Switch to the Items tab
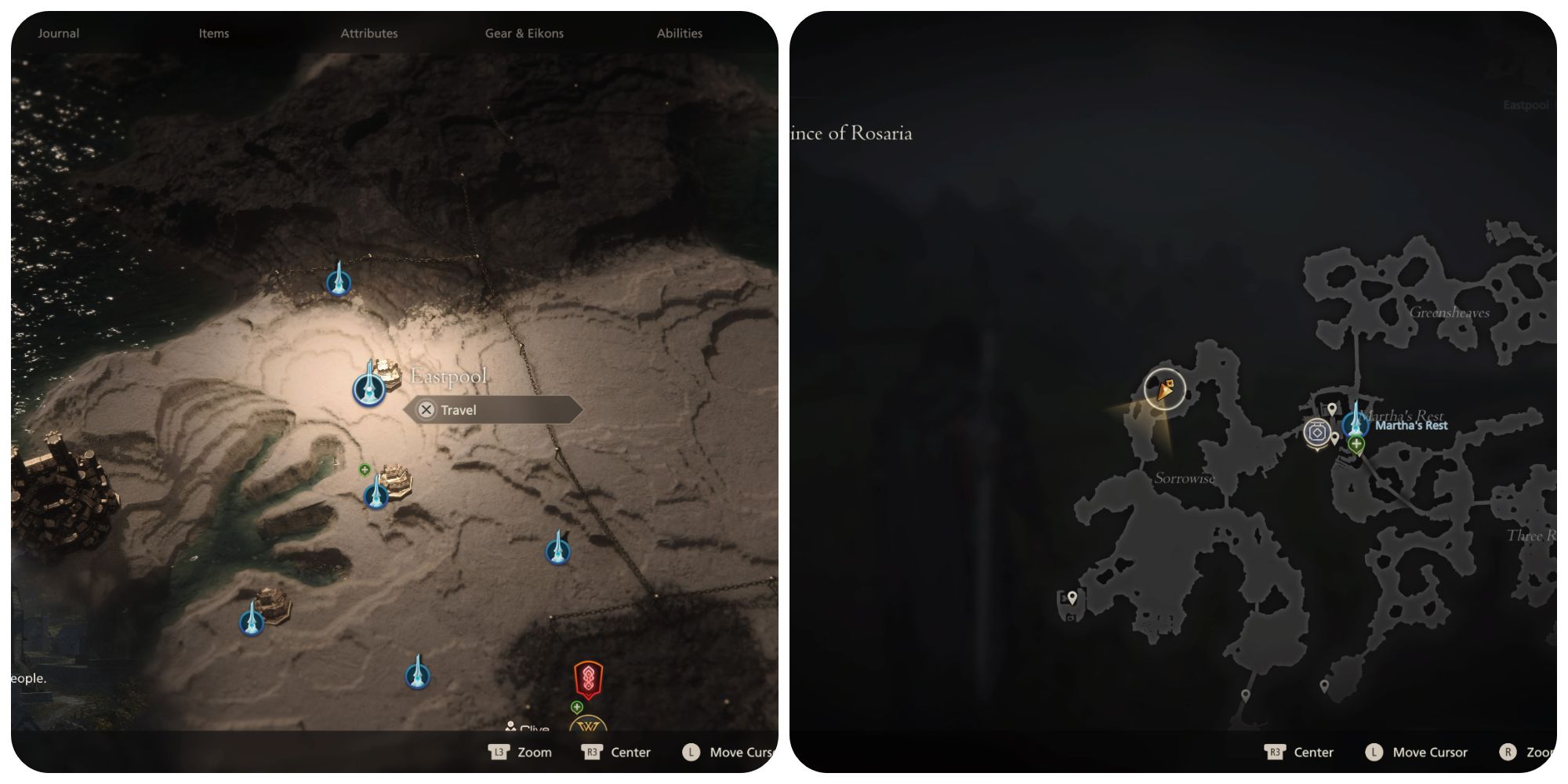1568x784 pixels. click(x=213, y=33)
